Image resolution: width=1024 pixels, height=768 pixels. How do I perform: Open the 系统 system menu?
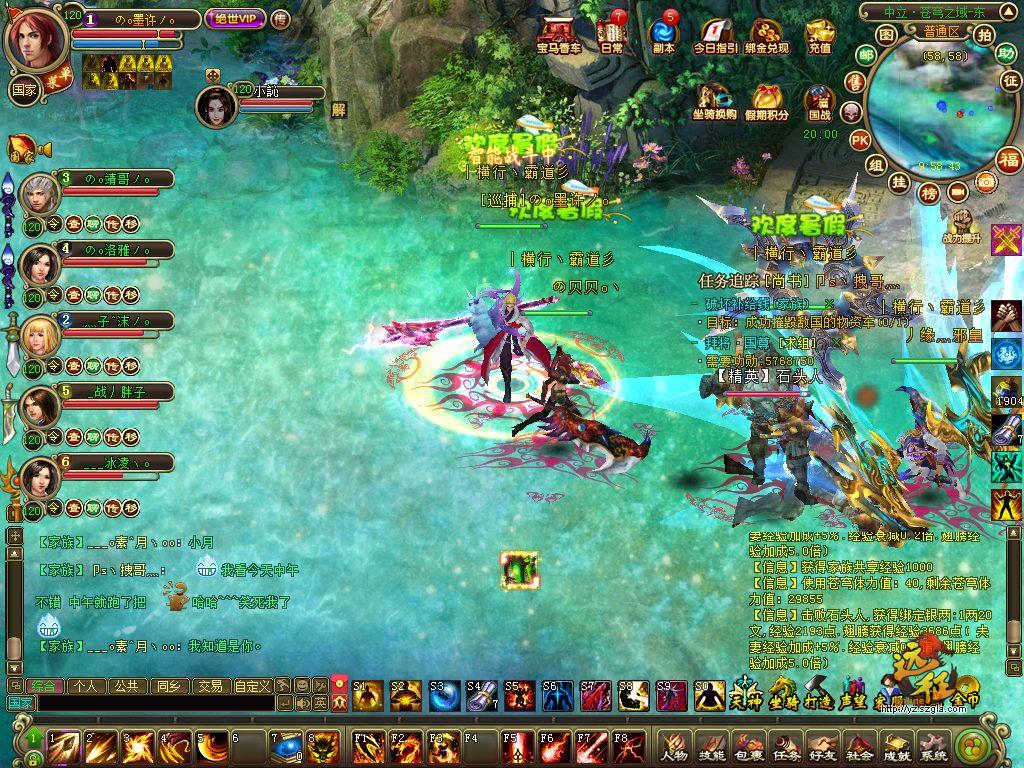932,747
